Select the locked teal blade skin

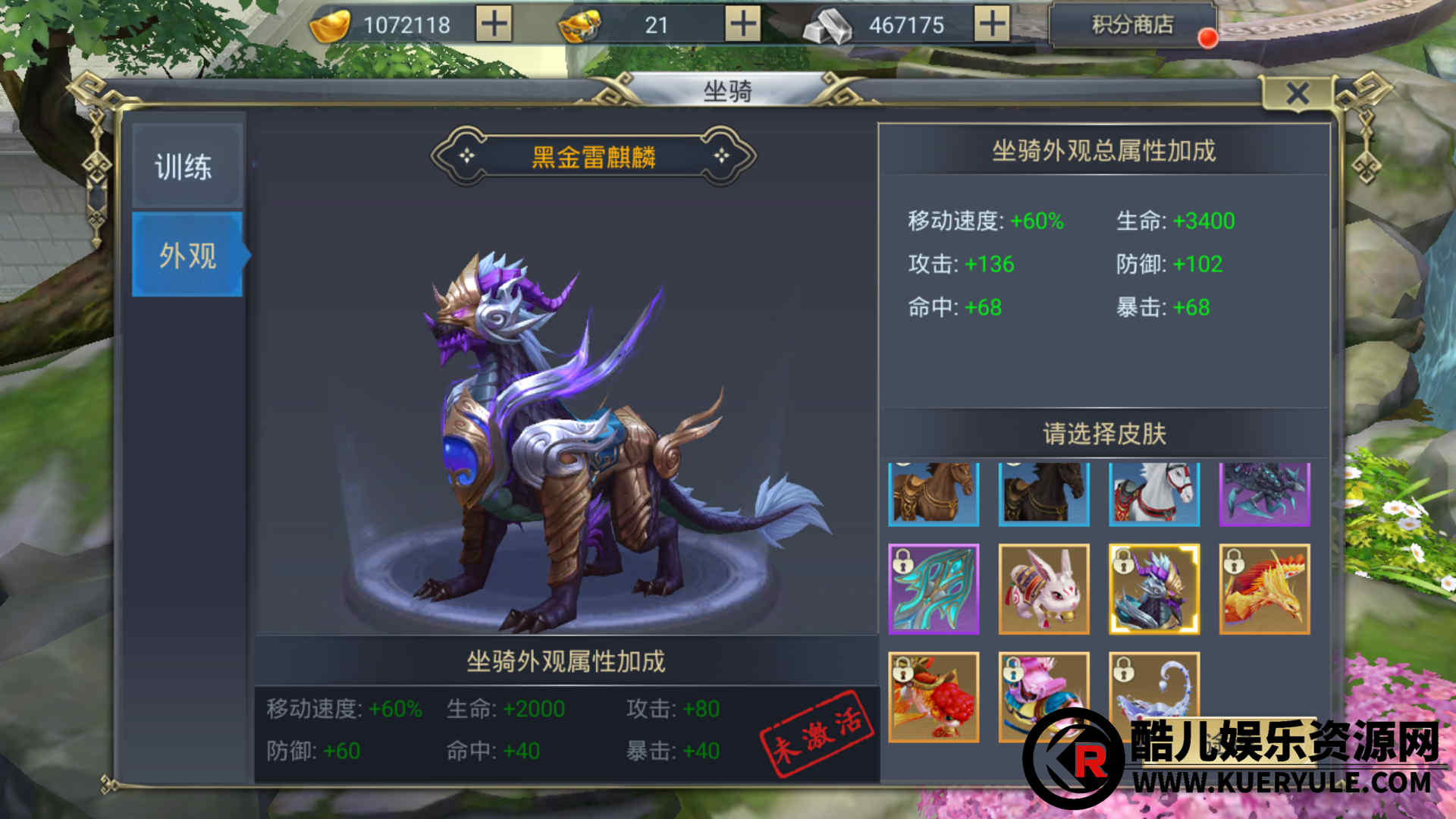[934, 589]
